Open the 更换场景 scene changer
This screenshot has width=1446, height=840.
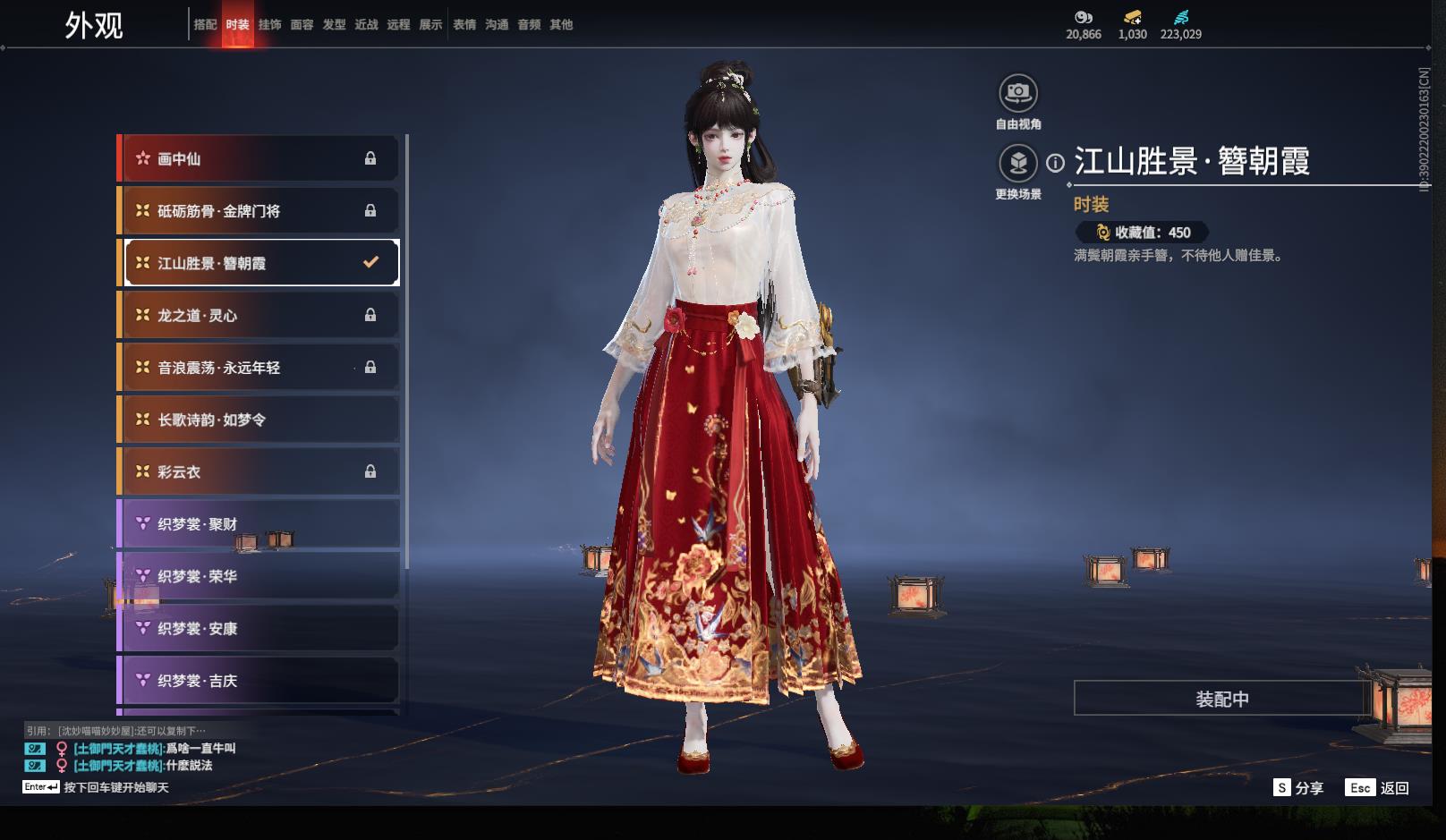[1018, 163]
